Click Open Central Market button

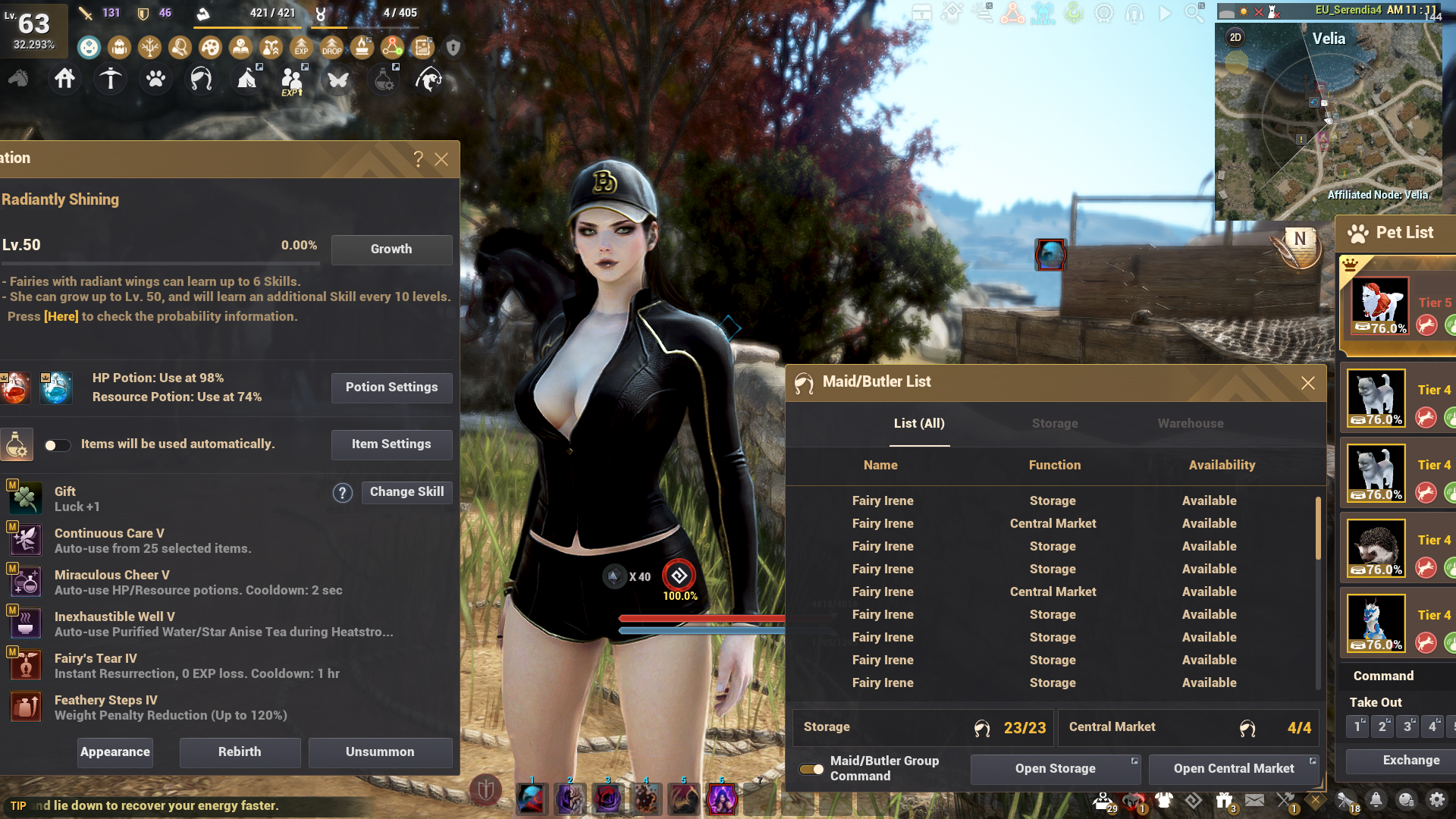point(1234,769)
